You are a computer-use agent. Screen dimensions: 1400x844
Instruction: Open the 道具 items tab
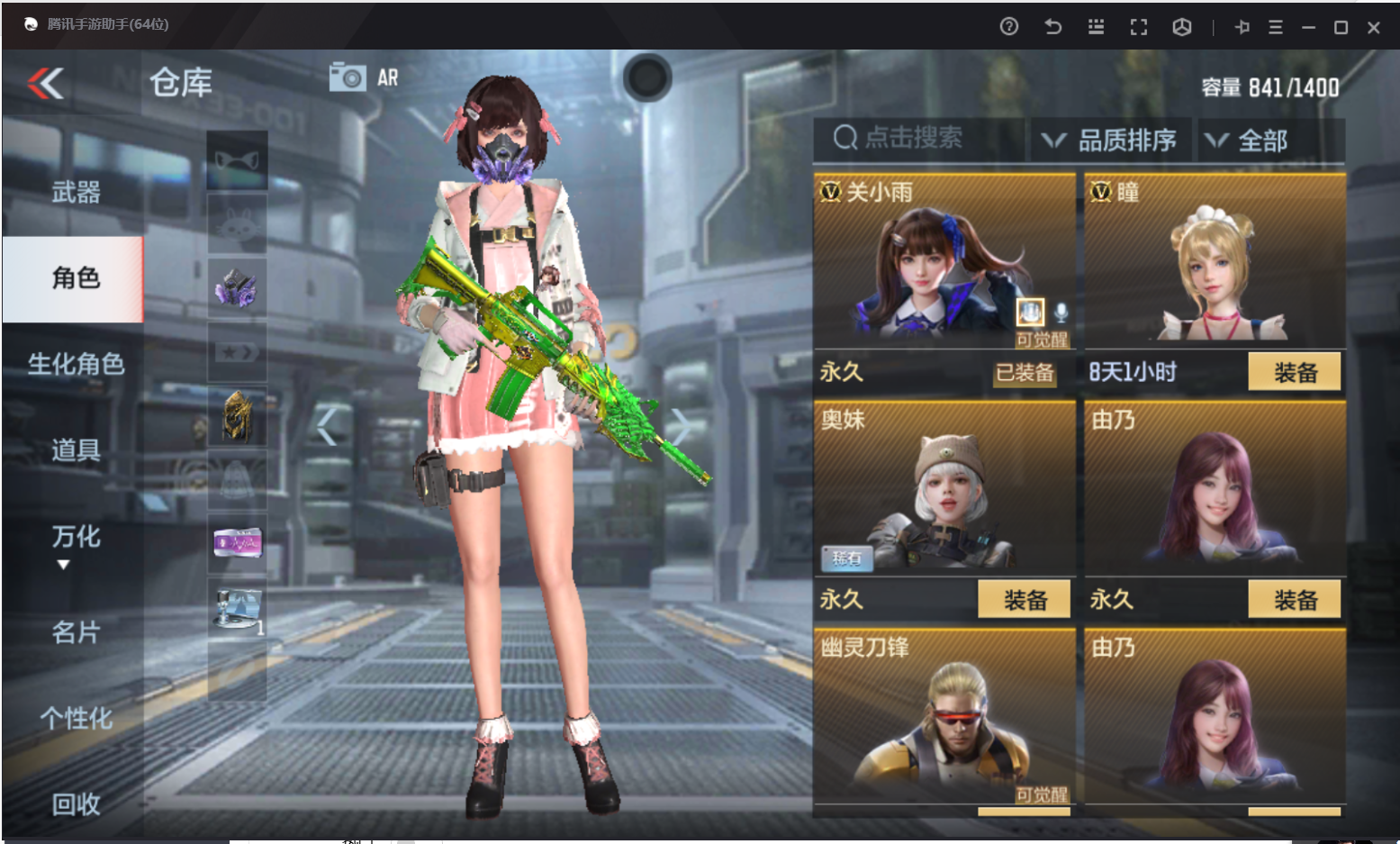tap(76, 449)
